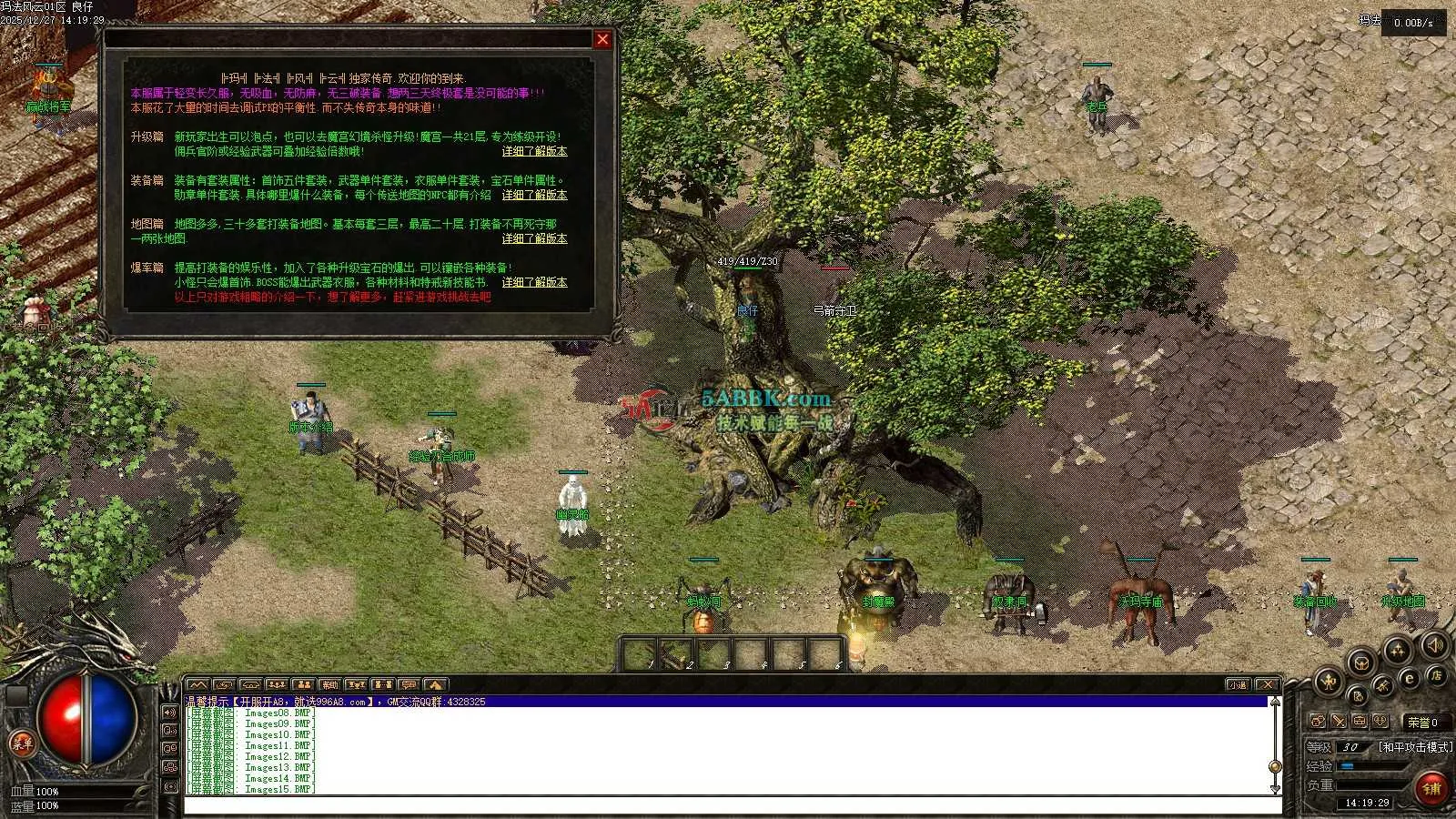The height and width of the screenshot is (819, 1456).
Task: Open the 详细了解版本 link in 升级篇 section
Action: (x=534, y=151)
